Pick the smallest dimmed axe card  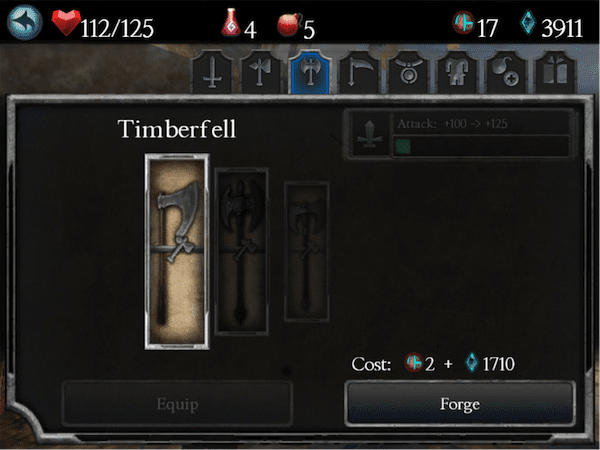[306, 251]
